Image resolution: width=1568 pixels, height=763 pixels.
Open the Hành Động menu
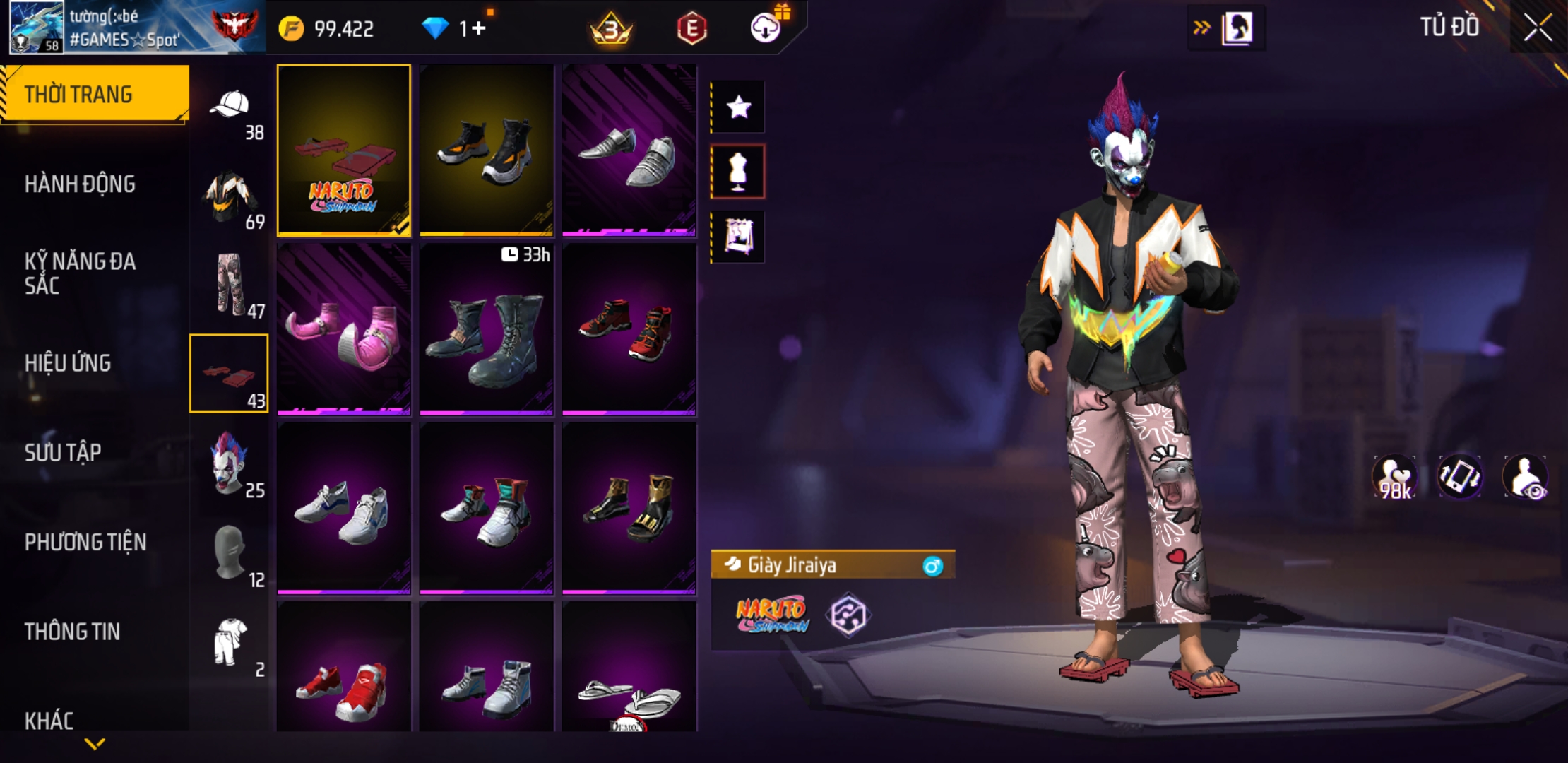(x=80, y=184)
